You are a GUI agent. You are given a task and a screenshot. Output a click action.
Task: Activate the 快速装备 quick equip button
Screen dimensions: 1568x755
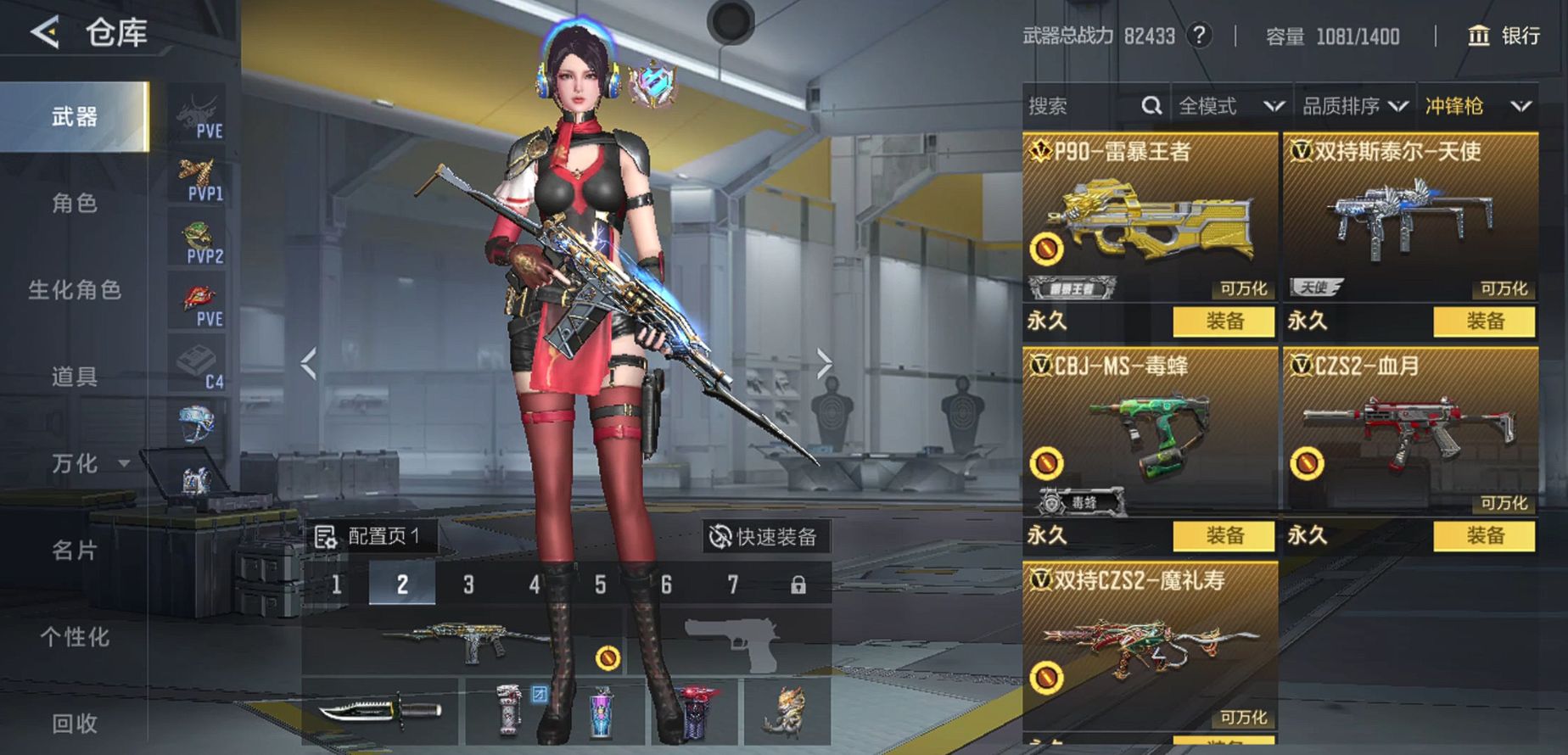(764, 537)
